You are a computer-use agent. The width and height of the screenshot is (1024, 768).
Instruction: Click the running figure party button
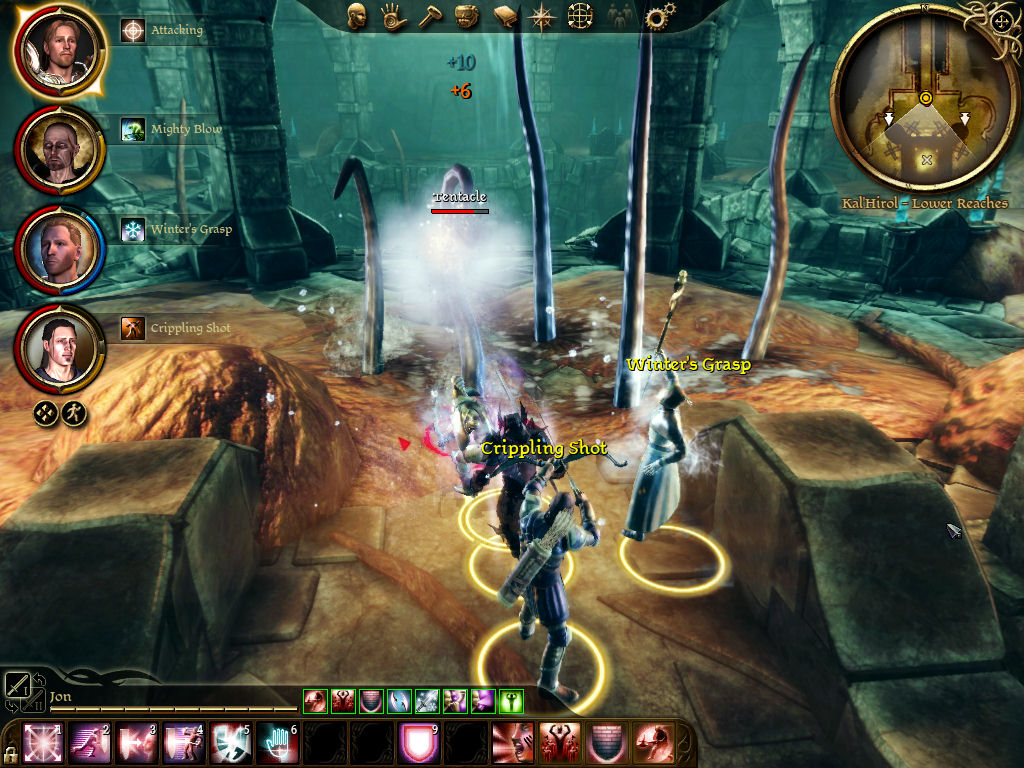pos(74,412)
